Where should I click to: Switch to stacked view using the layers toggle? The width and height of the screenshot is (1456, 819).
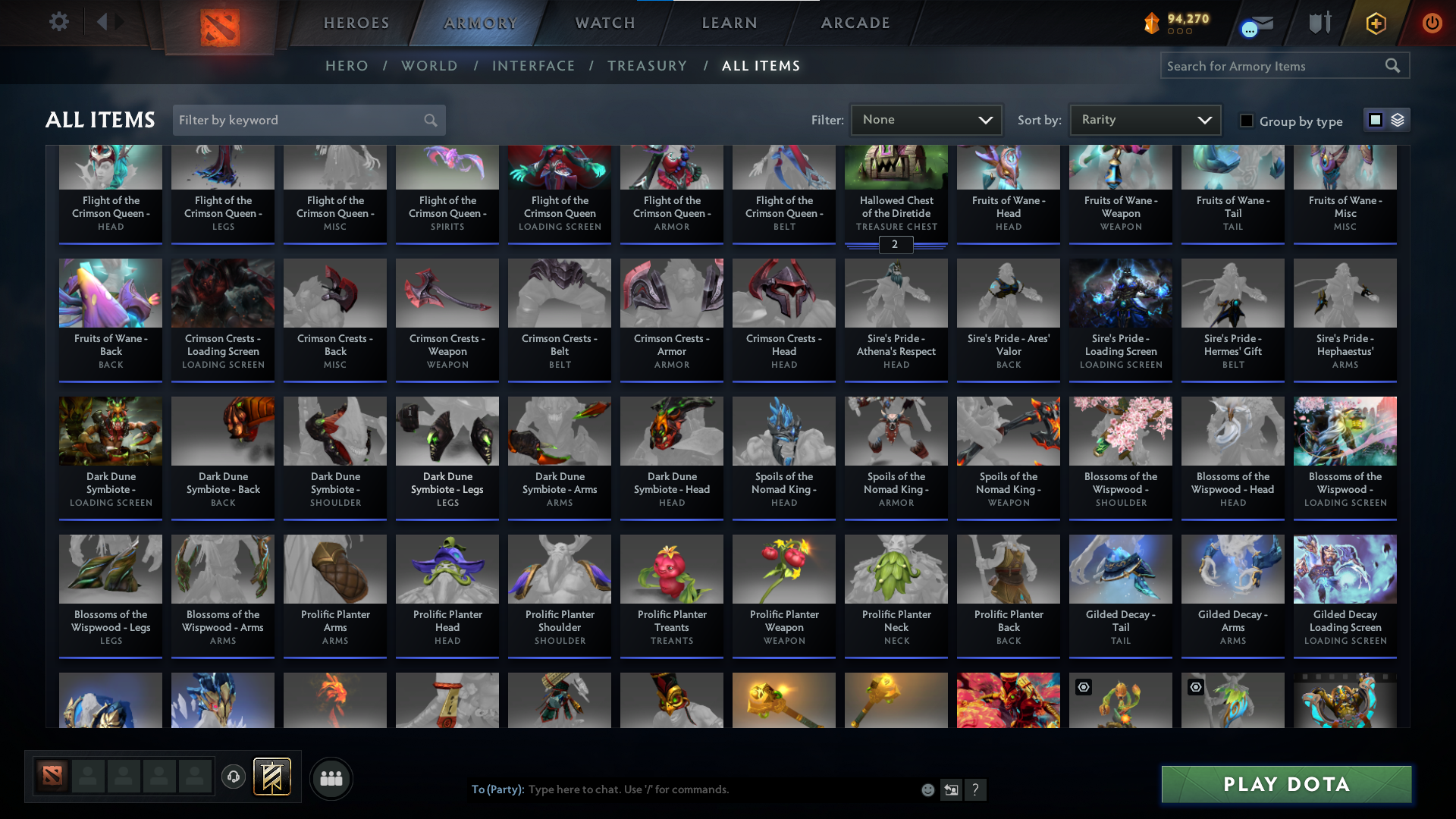pos(1398,120)
